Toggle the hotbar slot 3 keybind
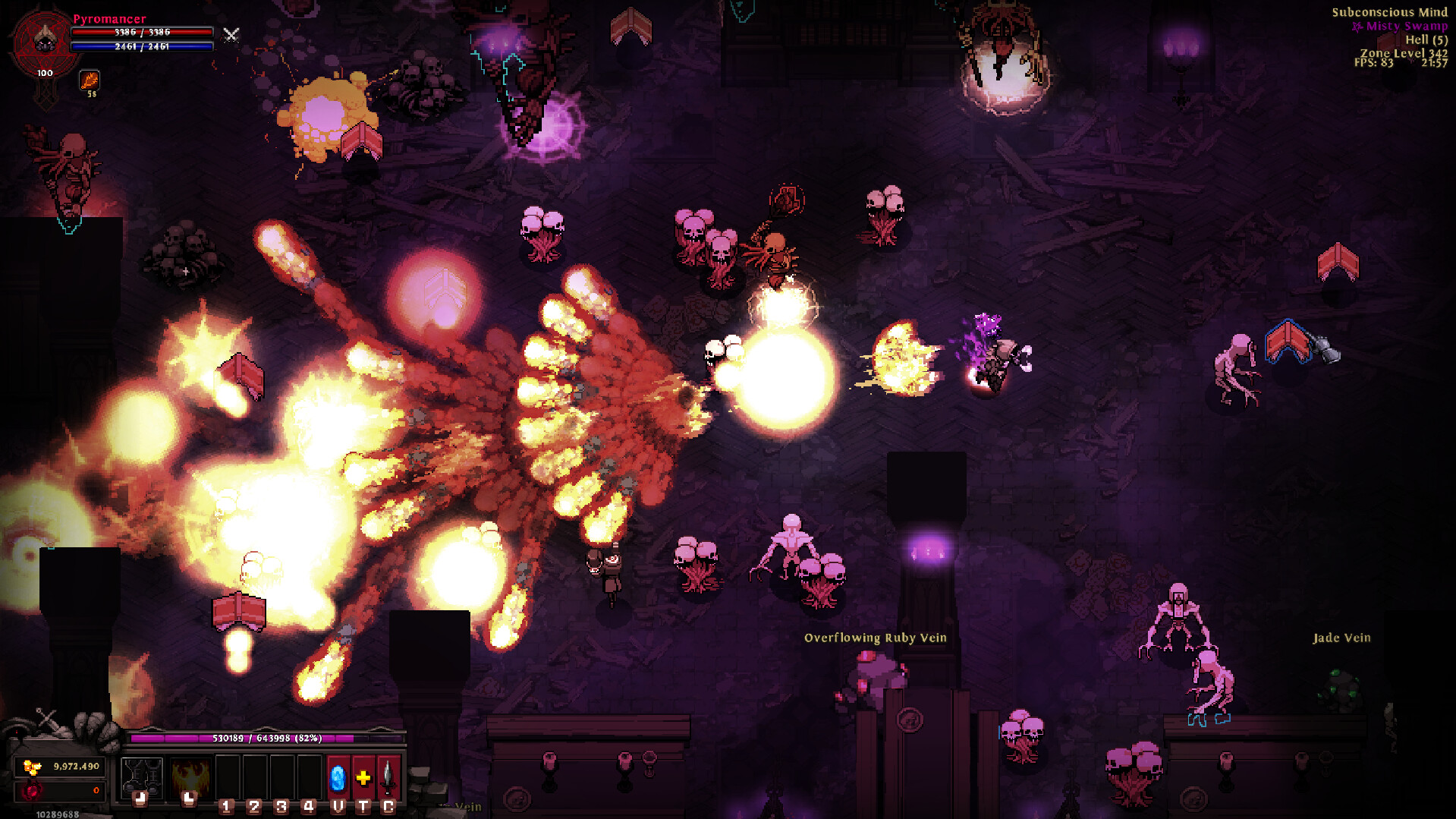 click(281, 806)
